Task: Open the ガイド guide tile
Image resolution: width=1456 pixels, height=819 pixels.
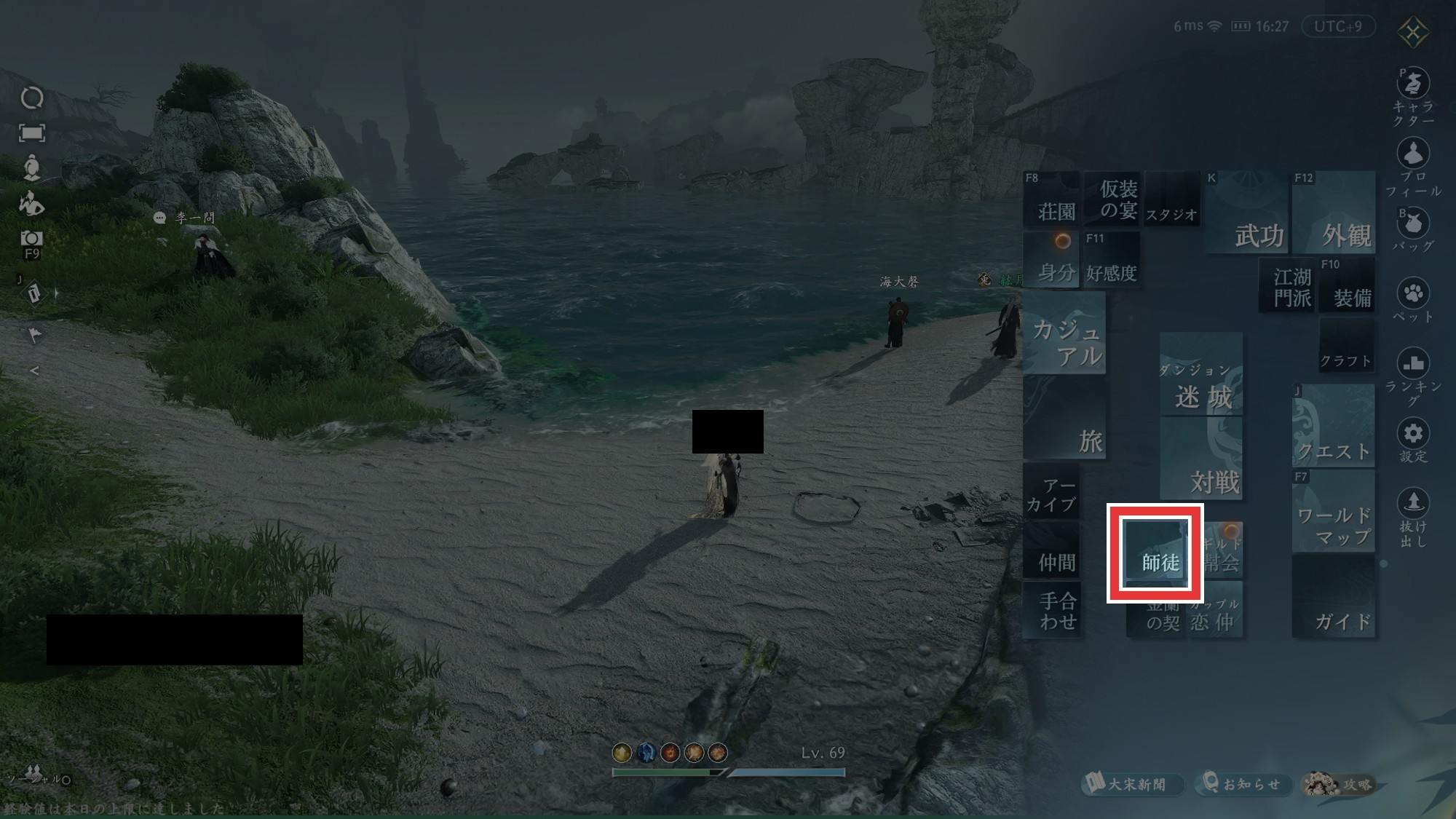Action: coord(1334,597)
